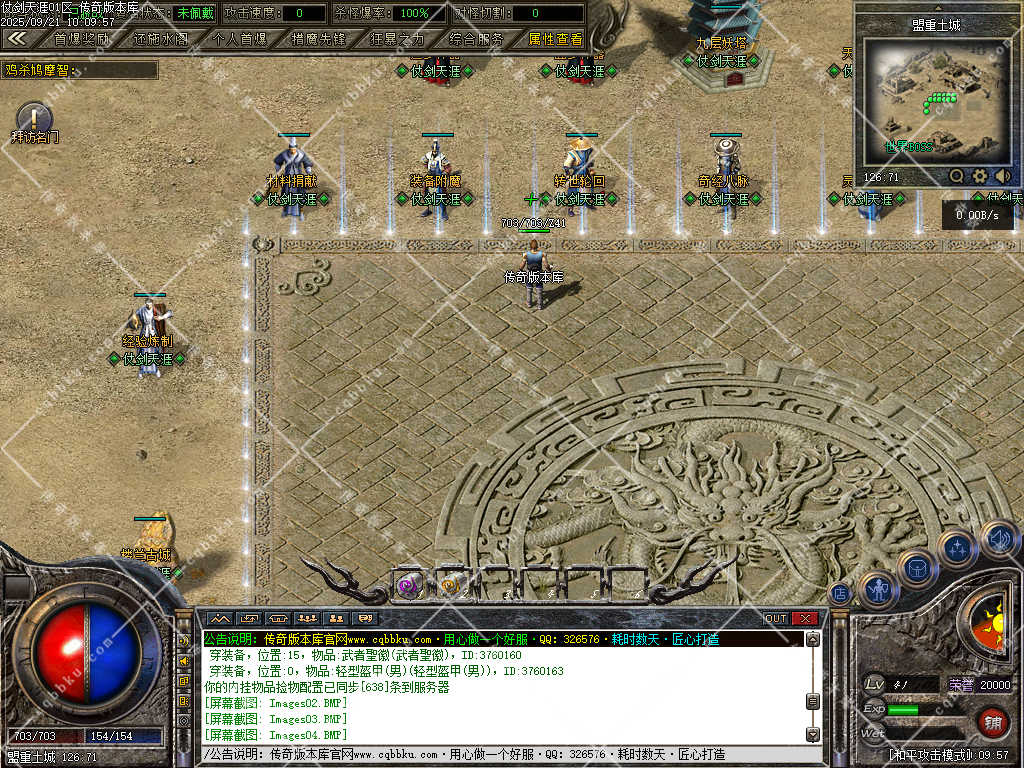Click the magnifier icon below the minimap
This screenshot has height=768, width=1024.
[956, 176]
